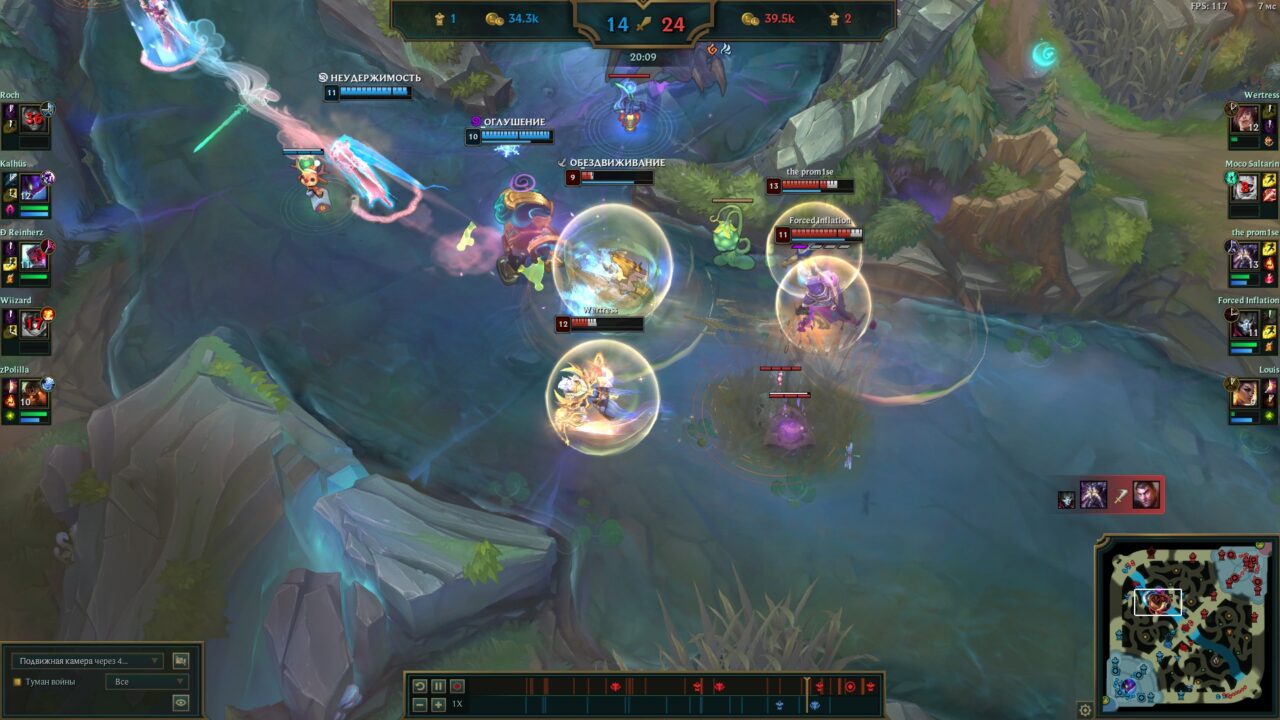The image size is (1280, 720).
Task: Pause the replay playback
Action: point(438,686)
